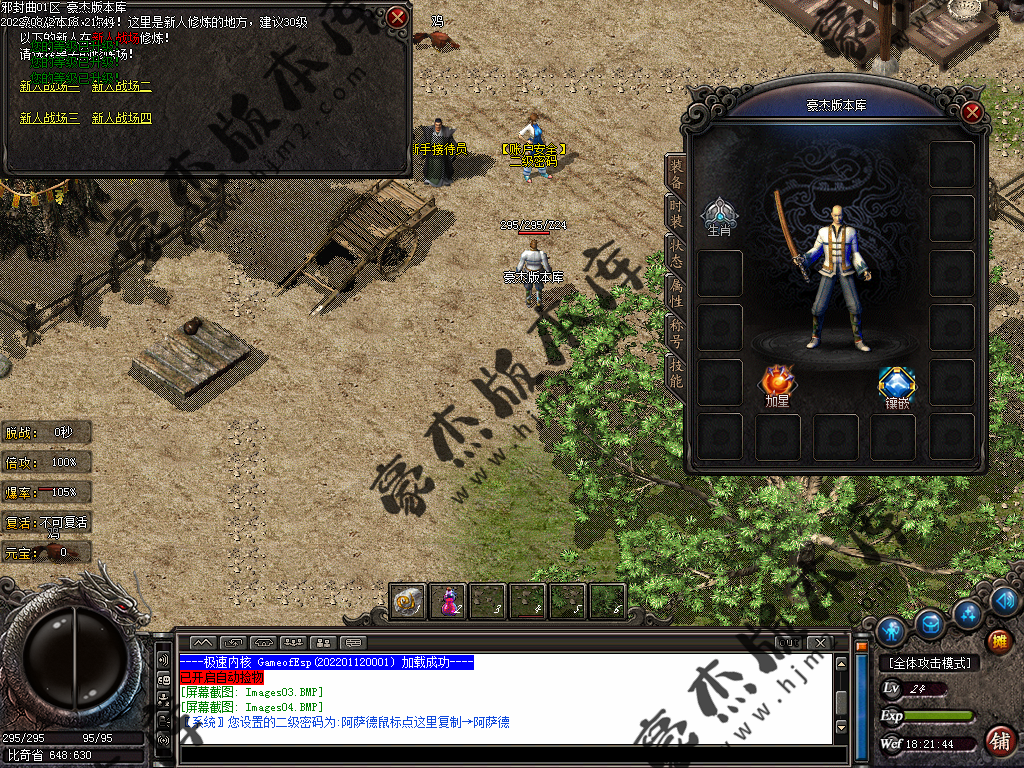Open the 技能 tab

pyautogui.click(x=677, y=372)
